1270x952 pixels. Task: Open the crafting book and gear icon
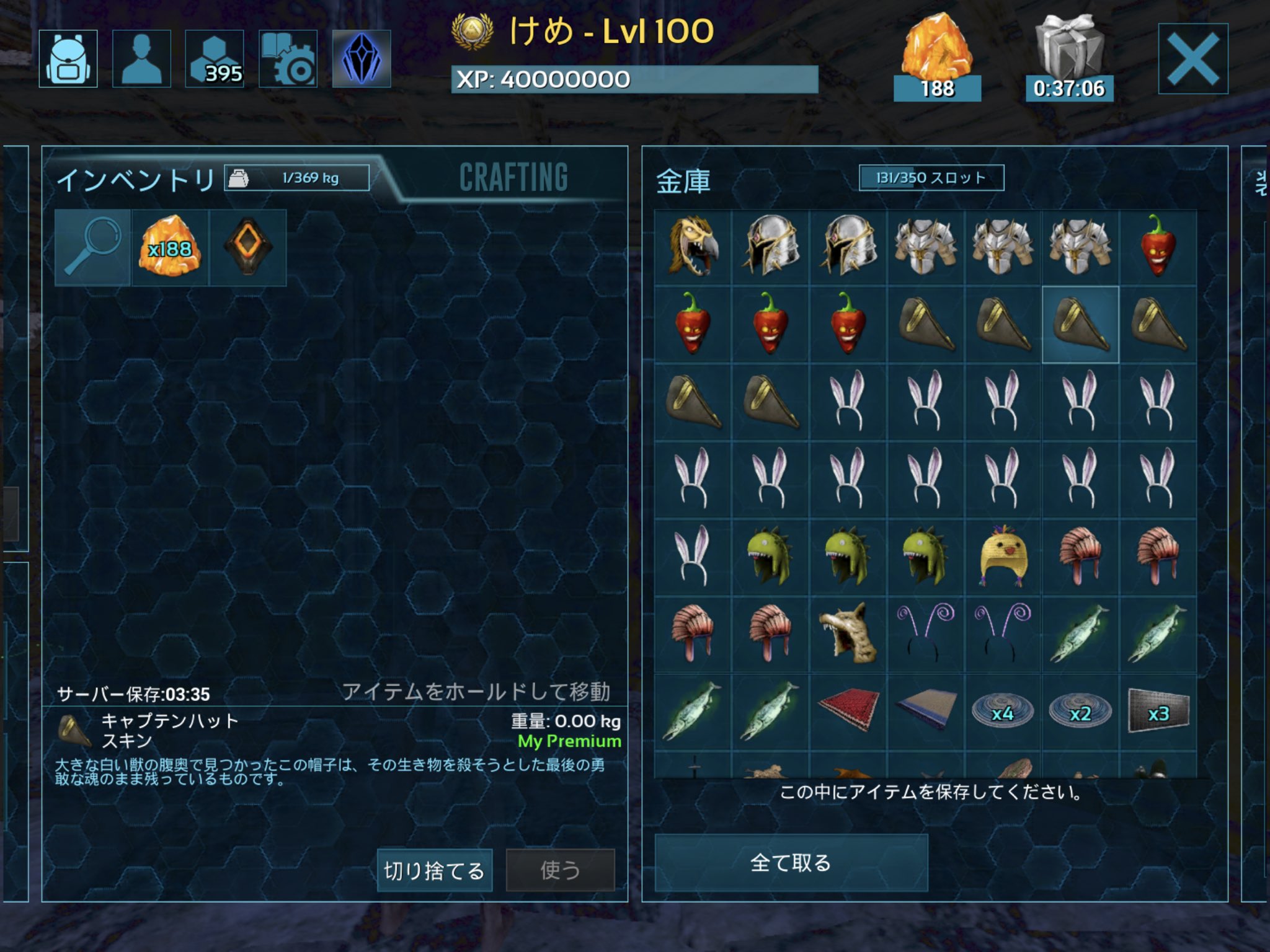tap(288, 59)
